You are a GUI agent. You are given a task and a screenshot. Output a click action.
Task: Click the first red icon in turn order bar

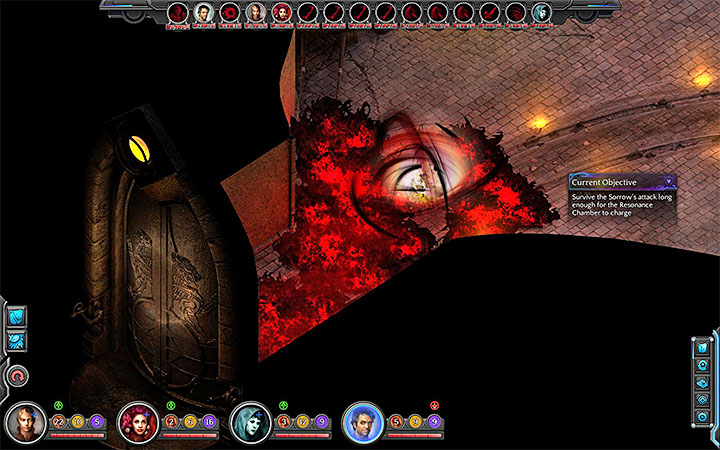(x=177, y=13)
